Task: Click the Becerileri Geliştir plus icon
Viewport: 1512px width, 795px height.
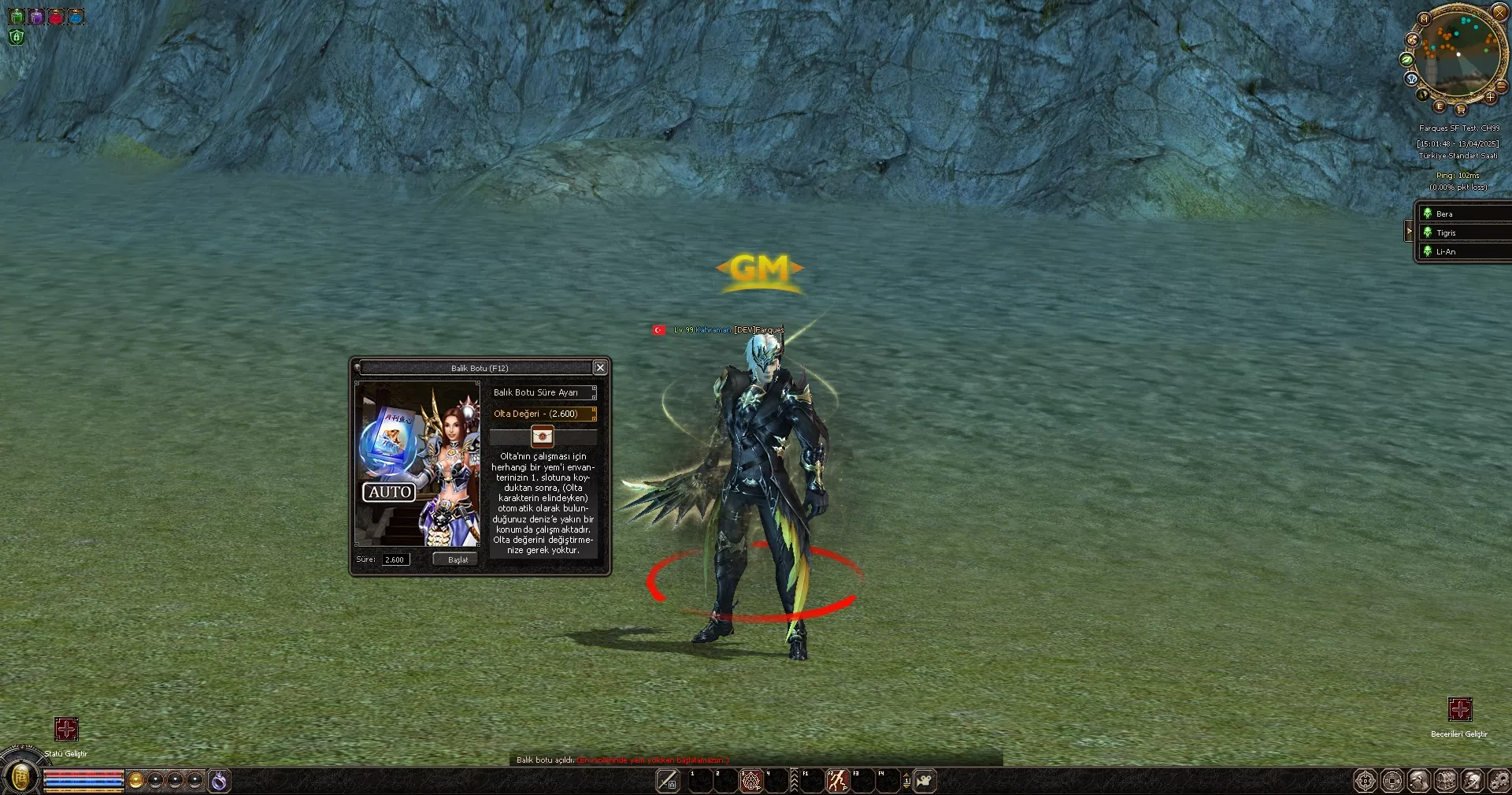Action: click(1462, 710)
